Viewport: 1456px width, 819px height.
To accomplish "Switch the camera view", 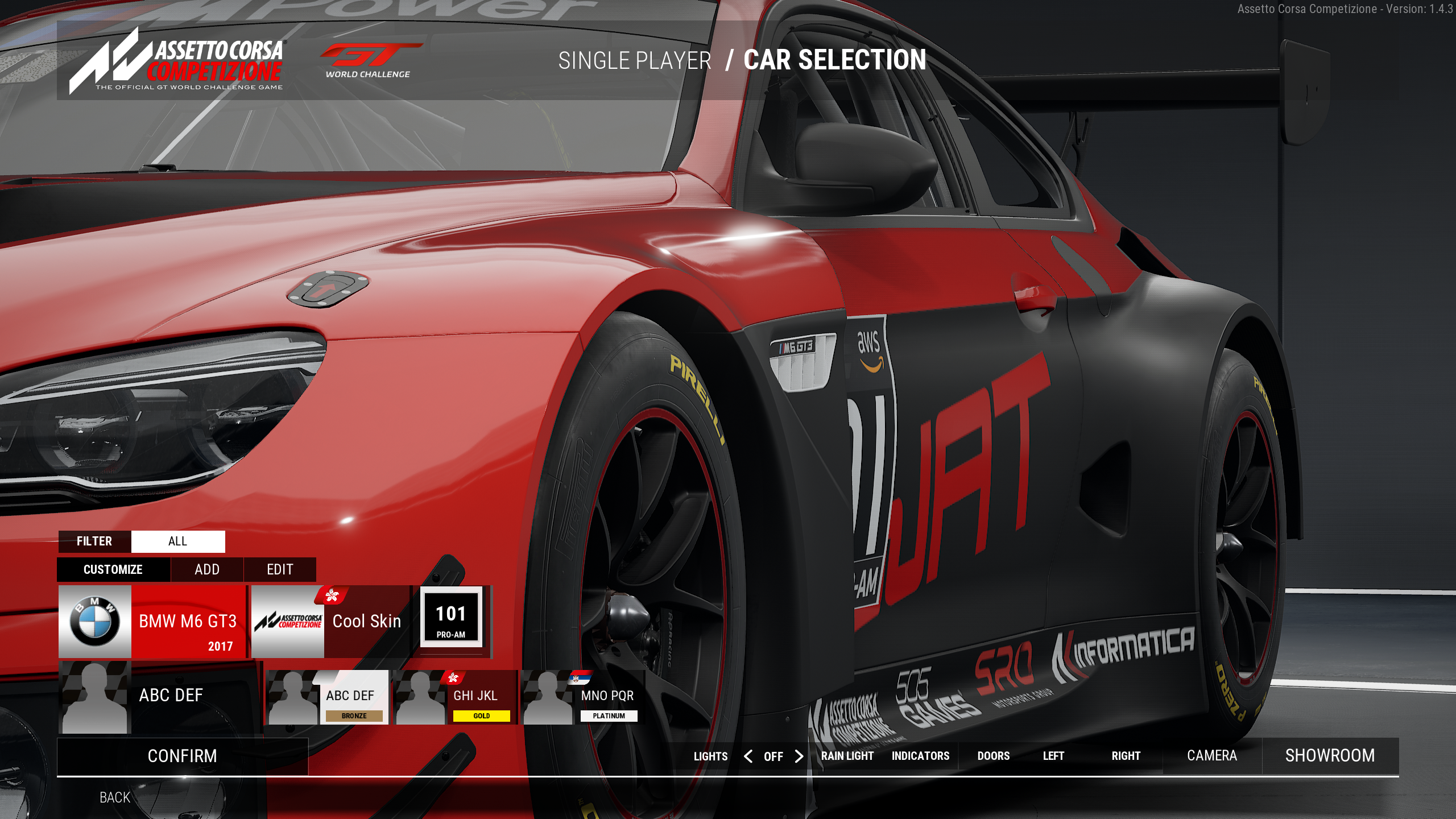I will pyautogui.click(x=1212, y=756).
